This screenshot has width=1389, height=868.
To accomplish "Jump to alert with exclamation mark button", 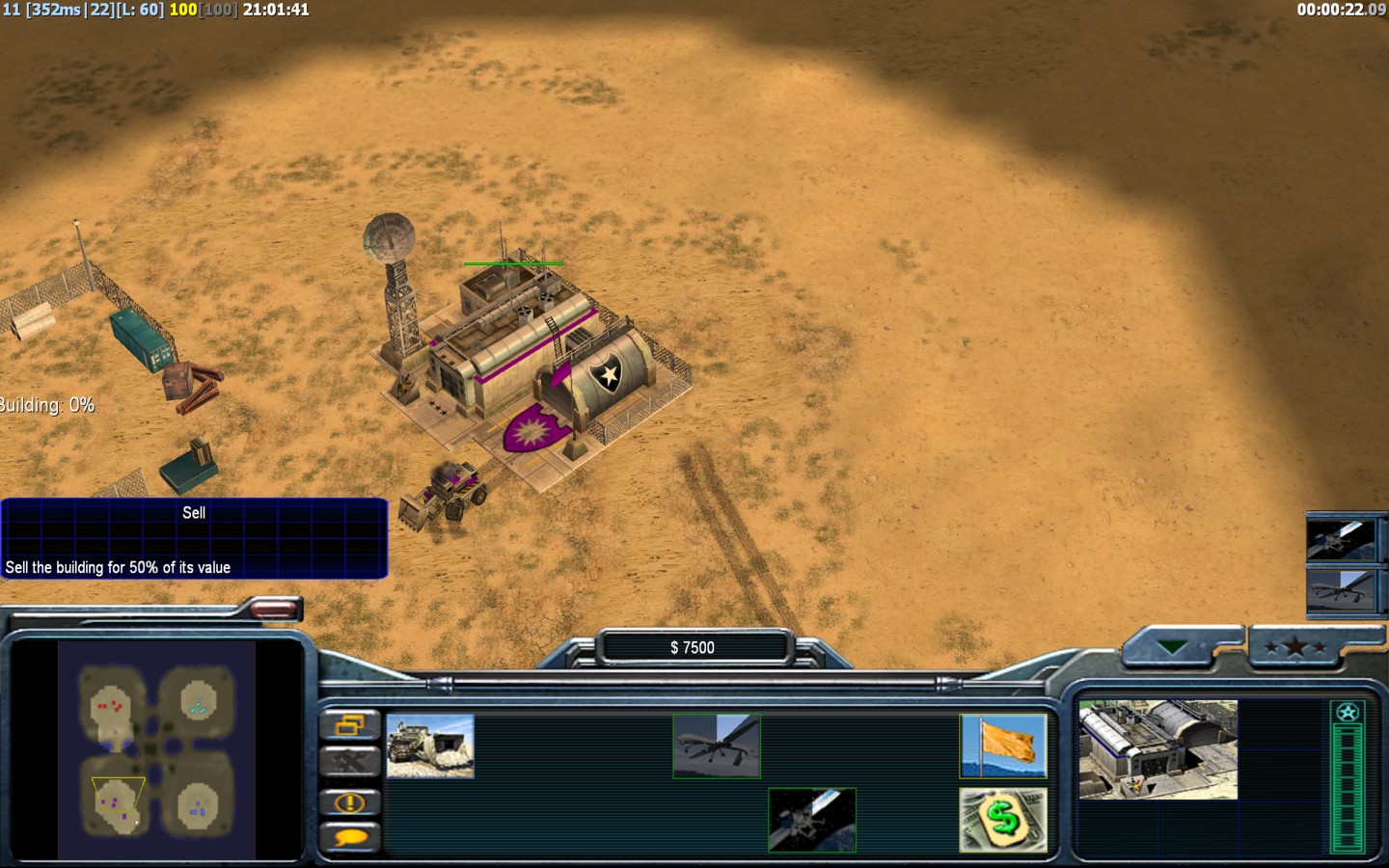I will [x=349, y=801].
